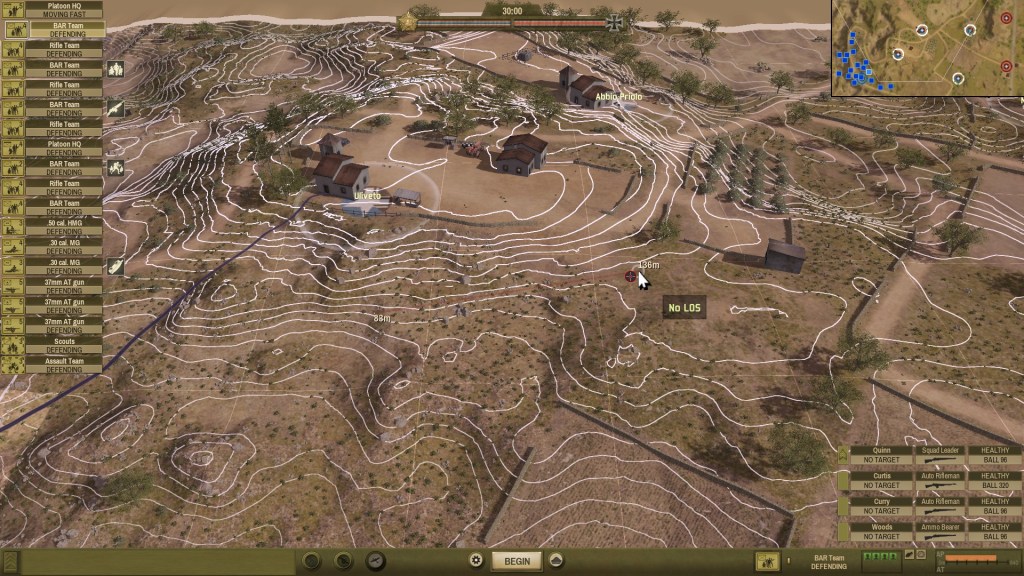Image resolution: width=1024 pixels, height=576 pixels.
Task: Open the tactical minimap
Action: click(x=927, y=48)
